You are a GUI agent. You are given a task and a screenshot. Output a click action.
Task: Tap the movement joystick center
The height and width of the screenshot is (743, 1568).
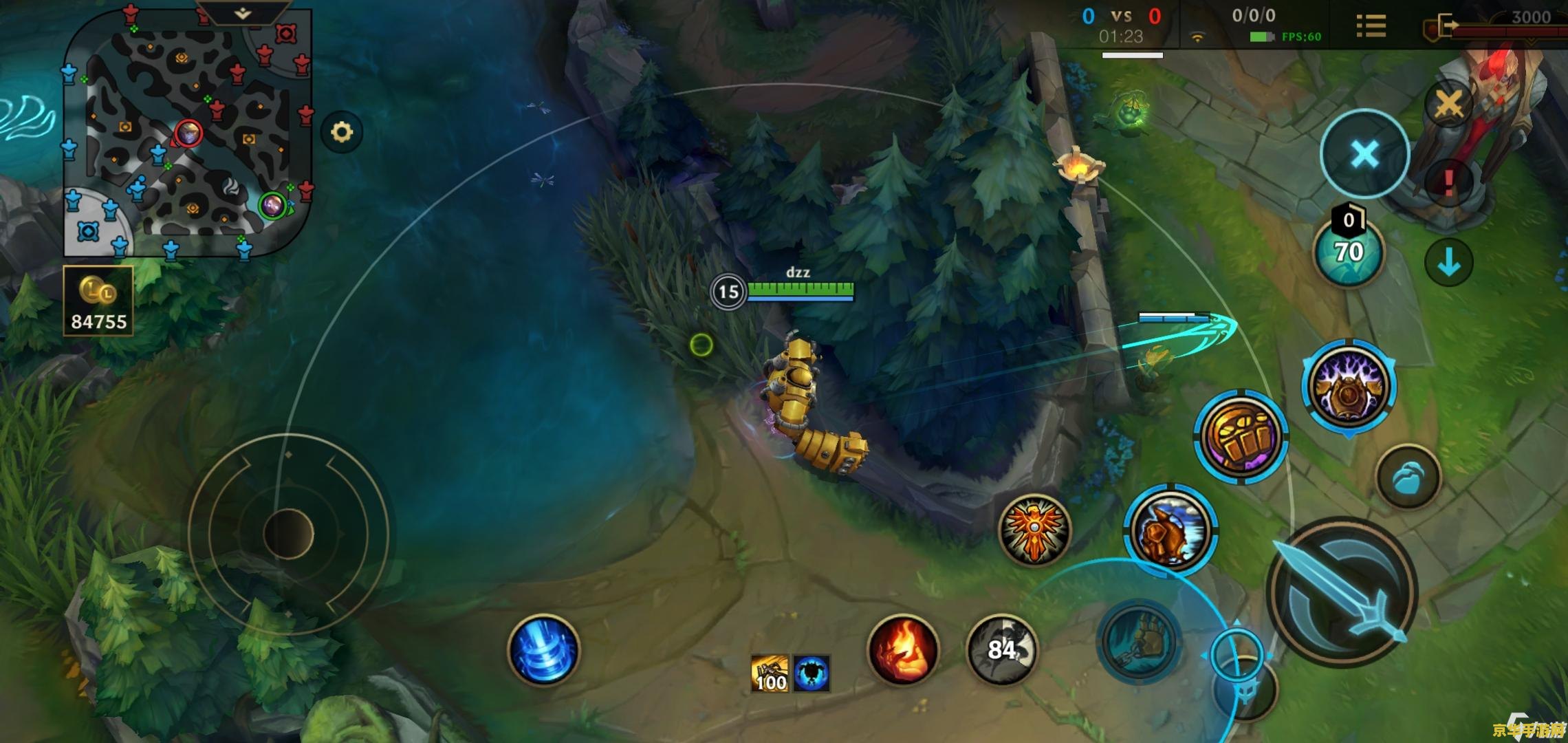point(288,534)
